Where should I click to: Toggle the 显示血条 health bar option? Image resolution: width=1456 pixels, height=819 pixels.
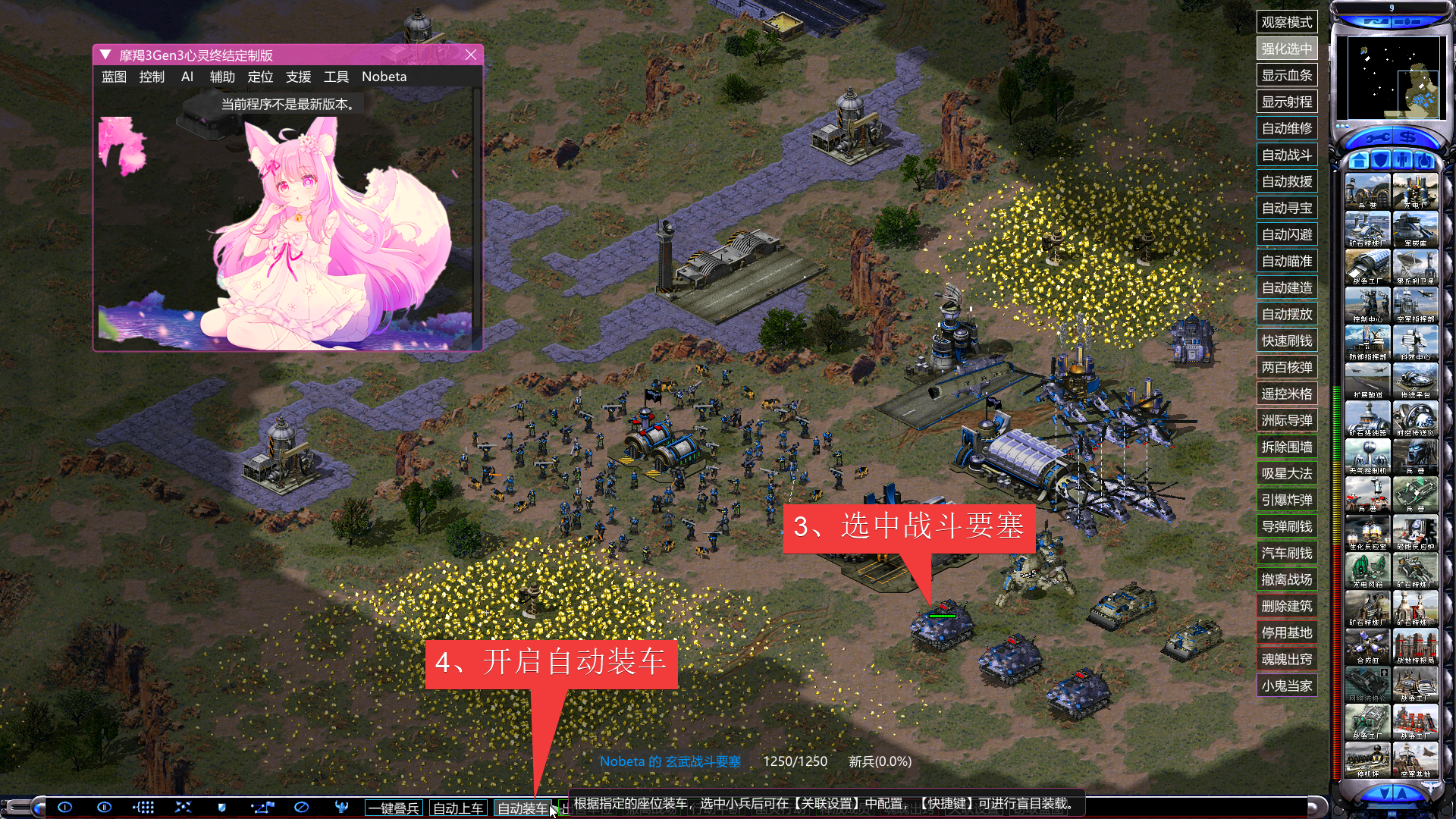1287,75
